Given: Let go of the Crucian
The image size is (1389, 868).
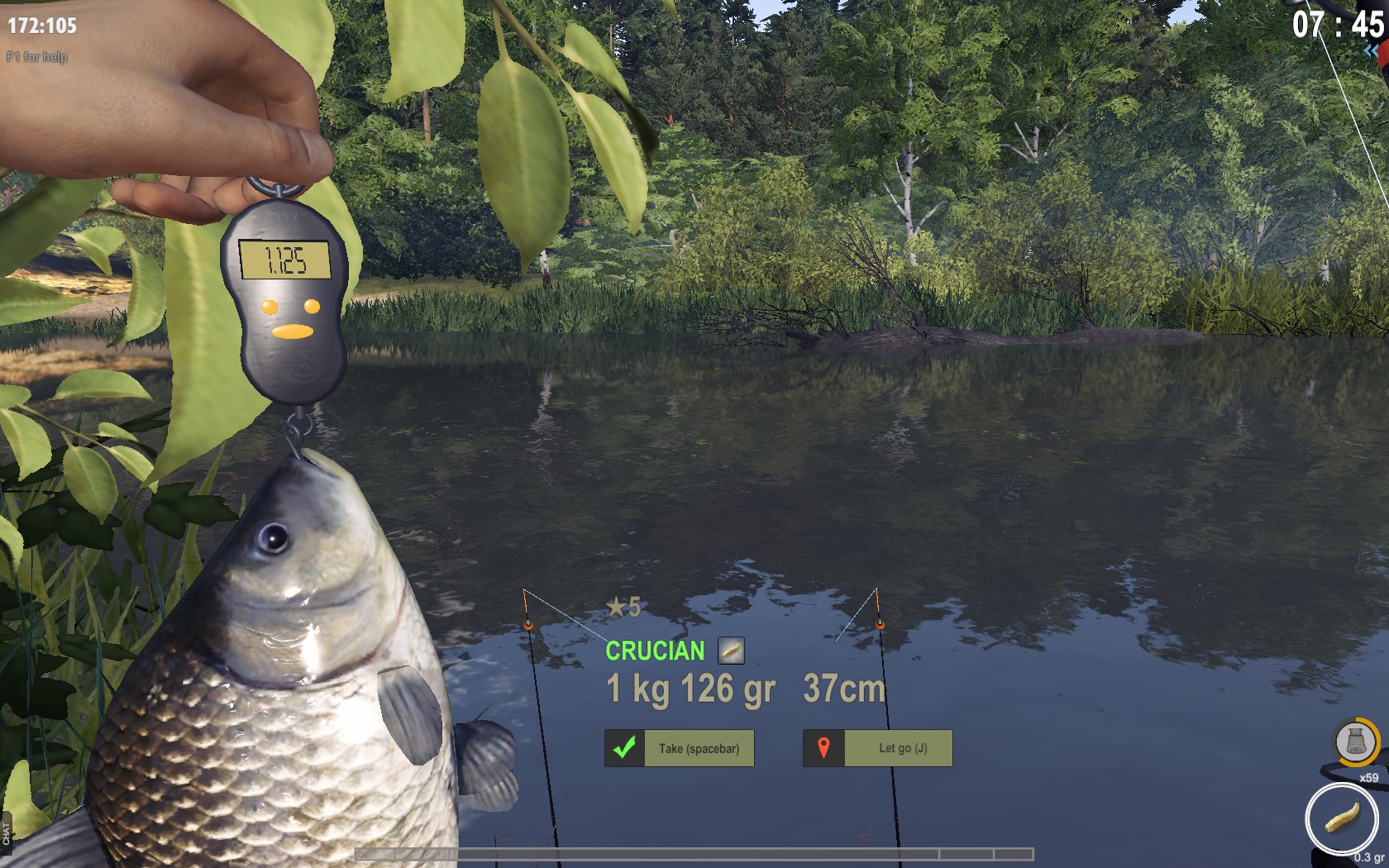Looking at the screenshot, I should [878, 748].
